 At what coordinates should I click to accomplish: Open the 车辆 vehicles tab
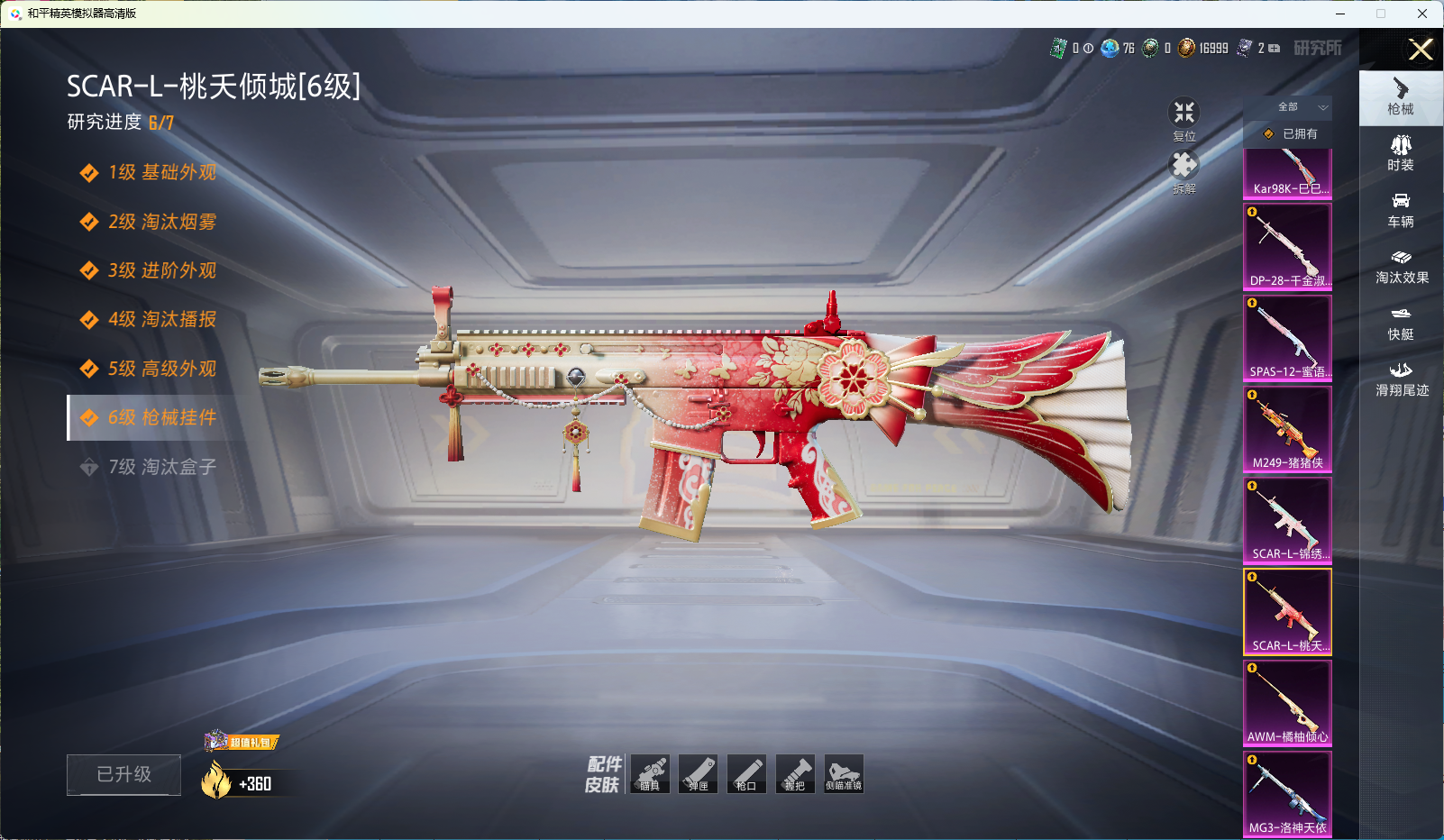1400,210
